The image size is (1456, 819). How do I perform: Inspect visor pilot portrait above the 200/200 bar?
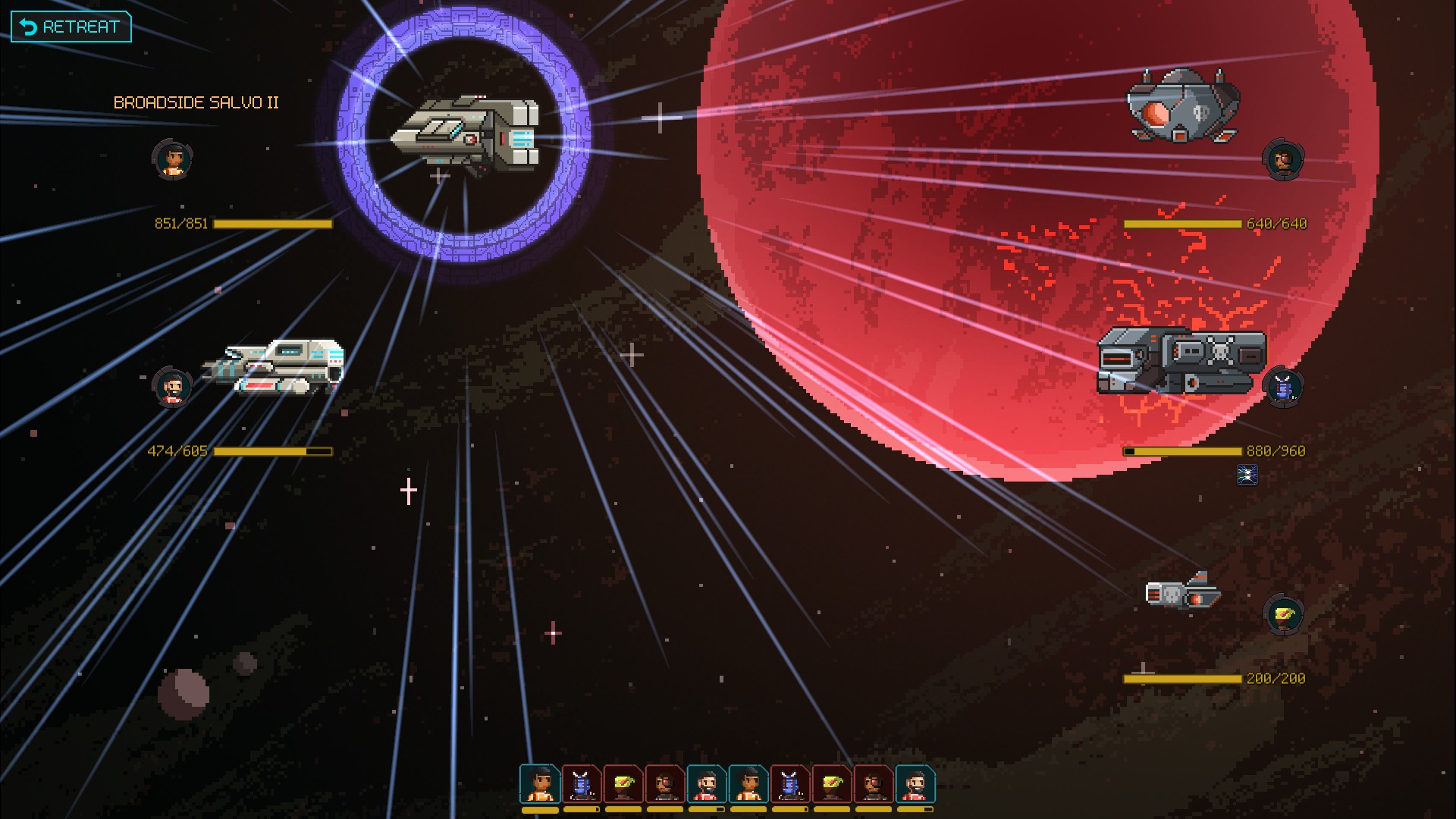click(1283, 615)
